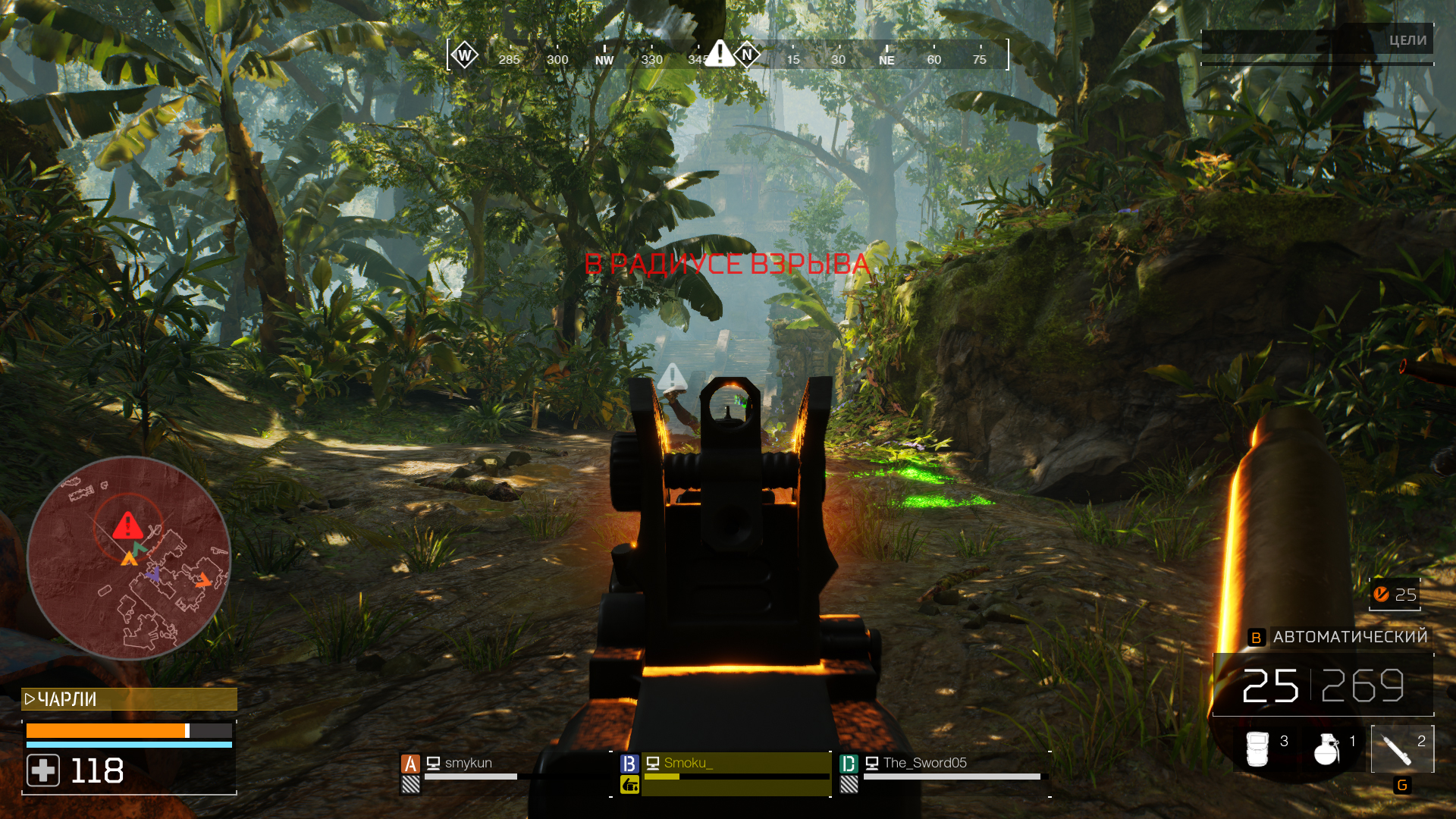1456x819 pixels.
Task: Click the ammo counter showing 25 | 269
Action: tap(1322, 686)
